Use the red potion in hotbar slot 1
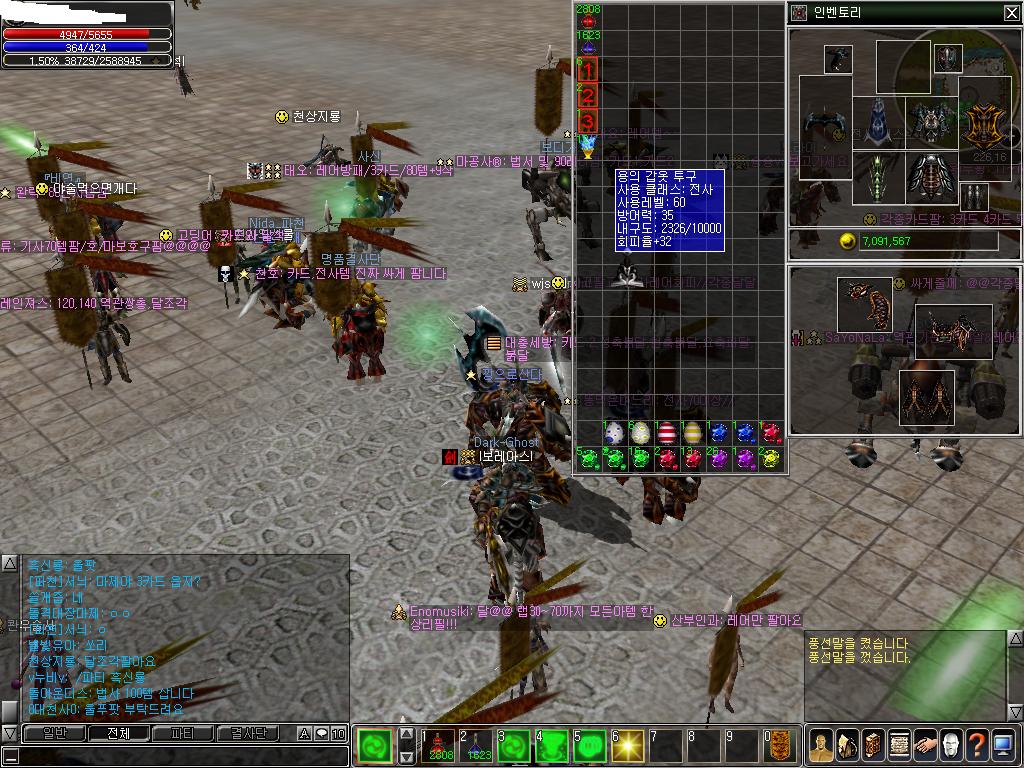 click(x=442, y=746)
